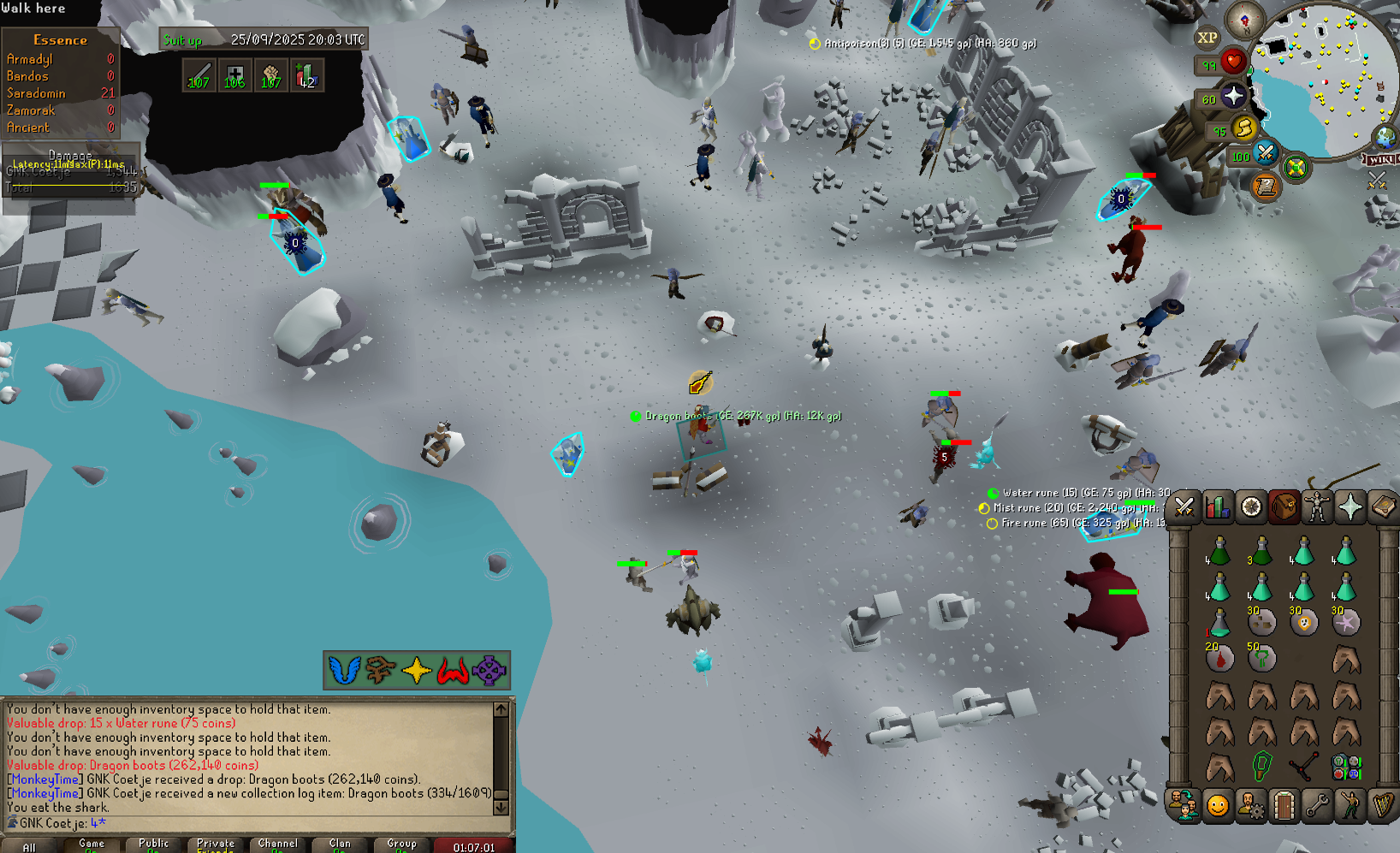Switch chat to the Clan tab
The image size is (1400, 853).
tap(340, 845)
